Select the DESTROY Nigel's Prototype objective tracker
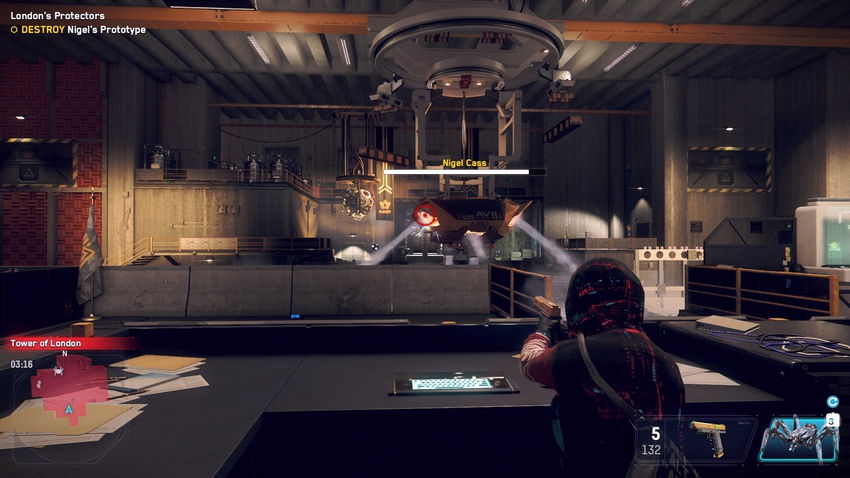The width and height of the screenshot is (850, 478). tap(78, 30)
